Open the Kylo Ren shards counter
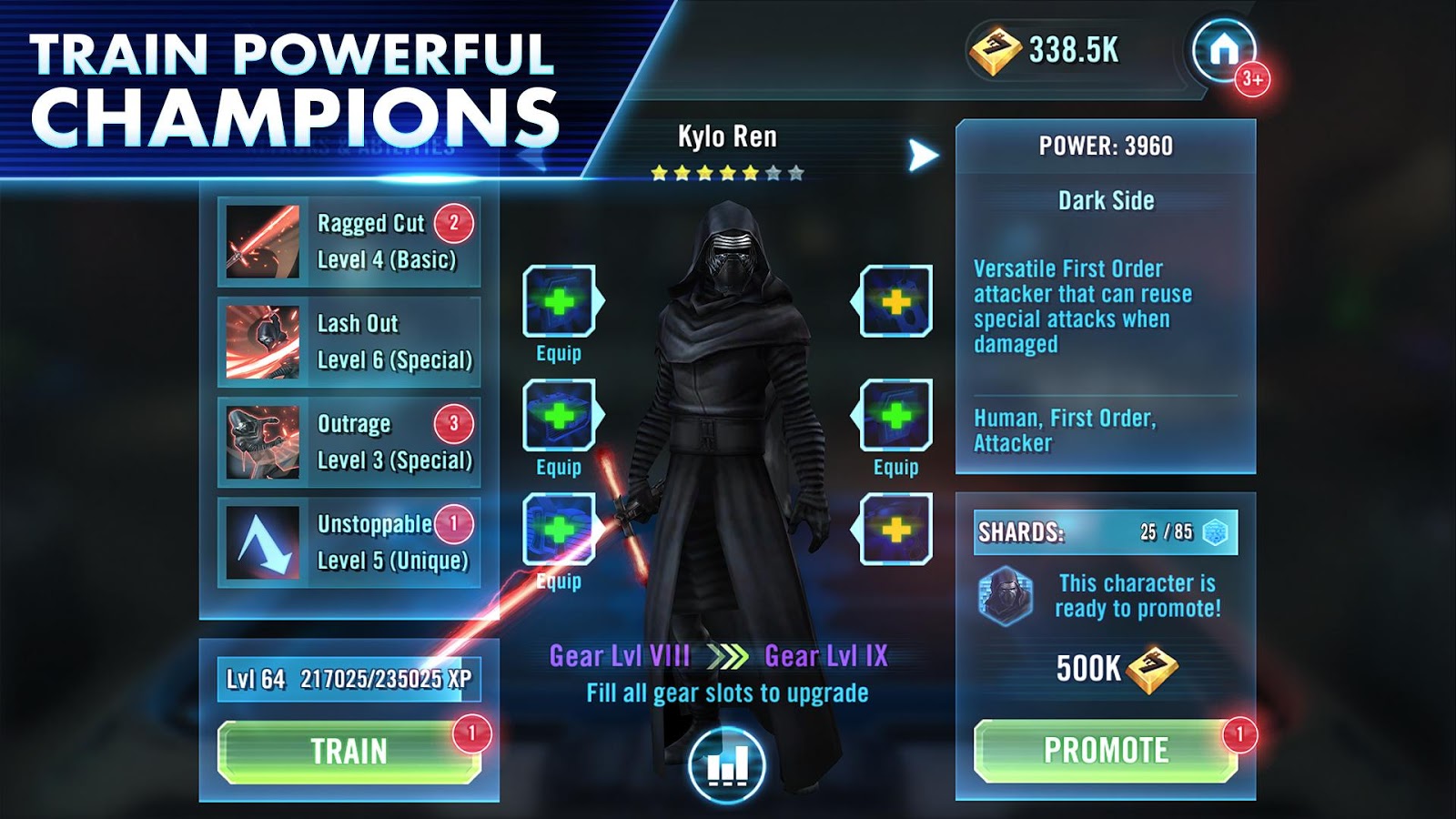 tap(1105, 532)
